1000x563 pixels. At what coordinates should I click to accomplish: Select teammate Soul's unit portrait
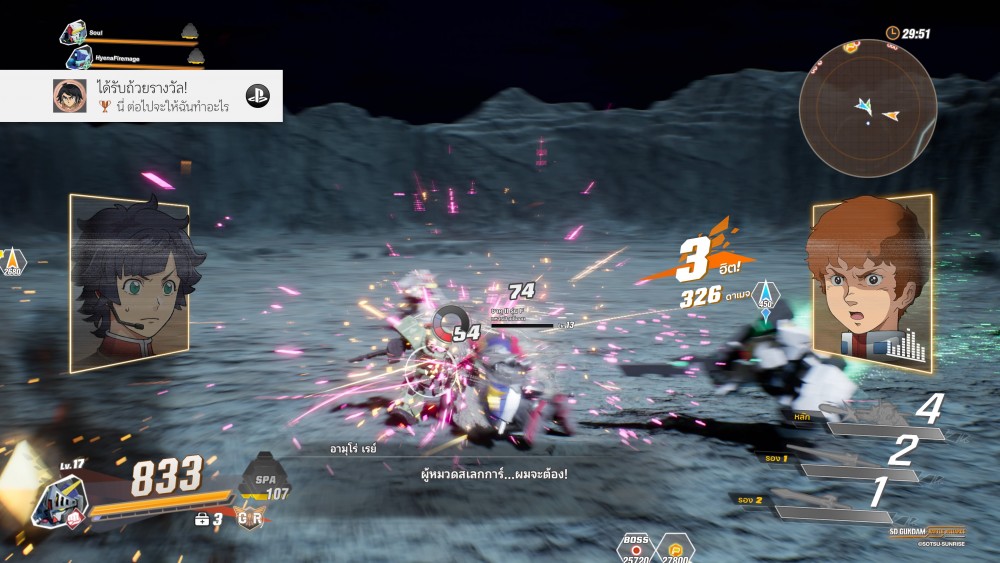click(x=73, y=33)
